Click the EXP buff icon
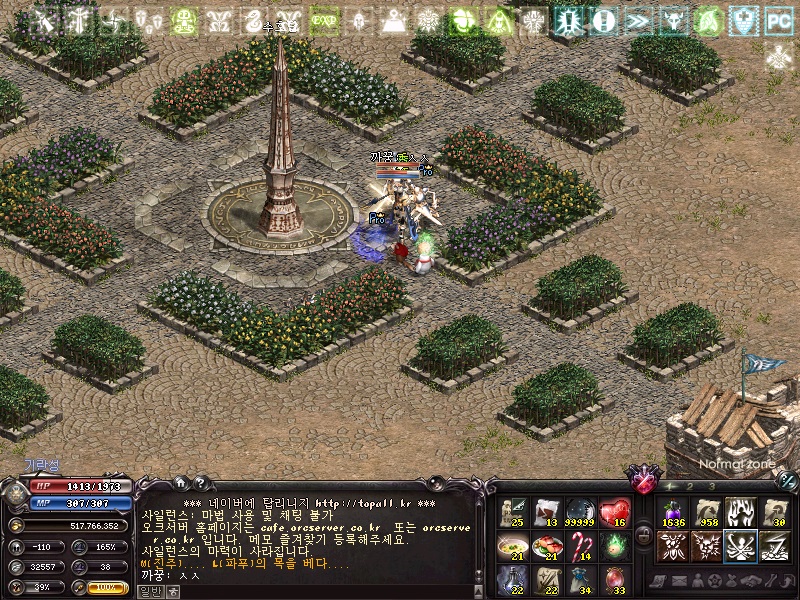This screenshot has height=600, width=800. click(x=323, y=19)
